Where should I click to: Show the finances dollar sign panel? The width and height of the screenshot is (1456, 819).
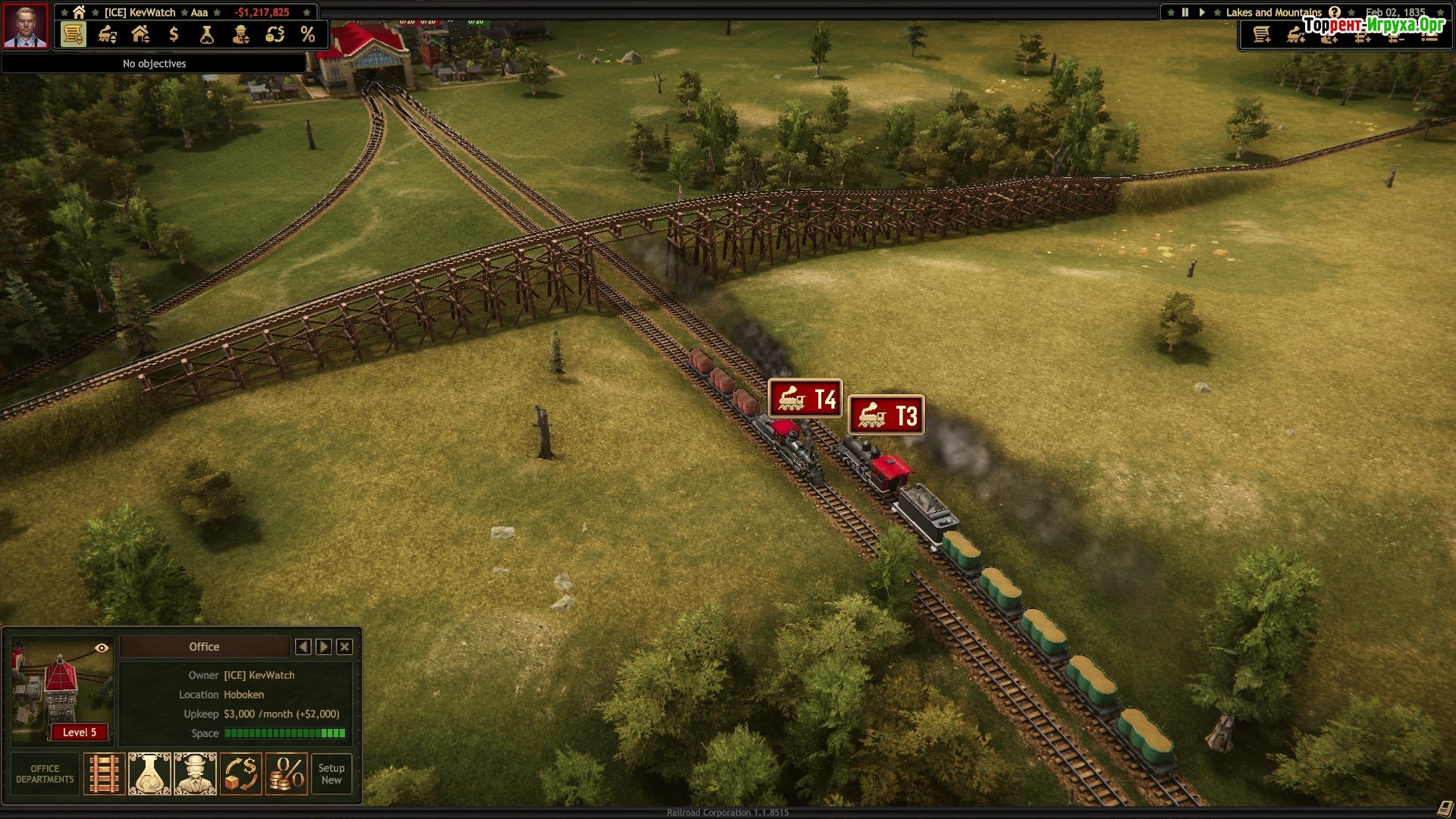tap(174, 34)
